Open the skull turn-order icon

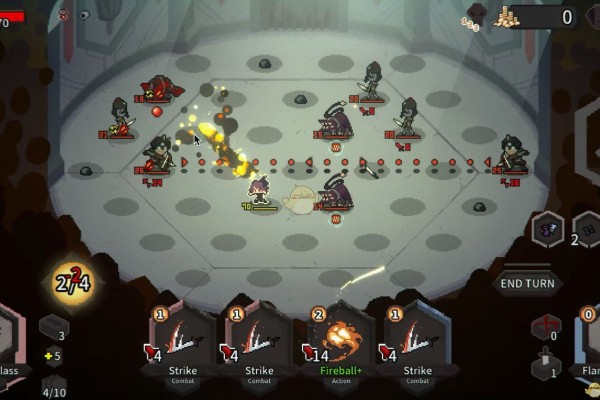(x=63, y=15)
